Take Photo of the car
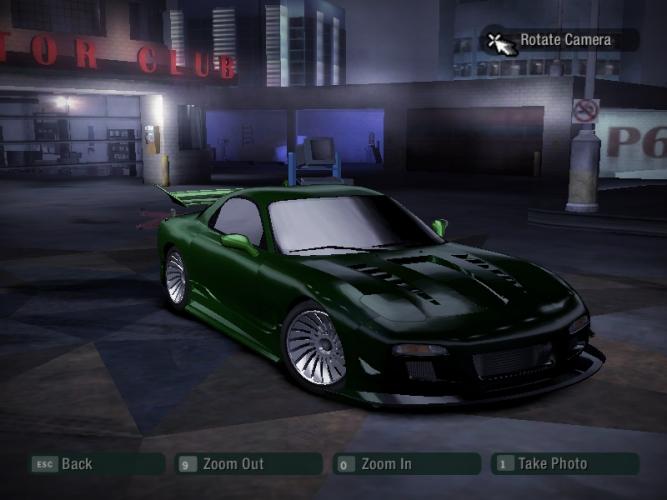The width and height of the screenshot is (667, 500). pyautogui.click(x=563, y=464)
